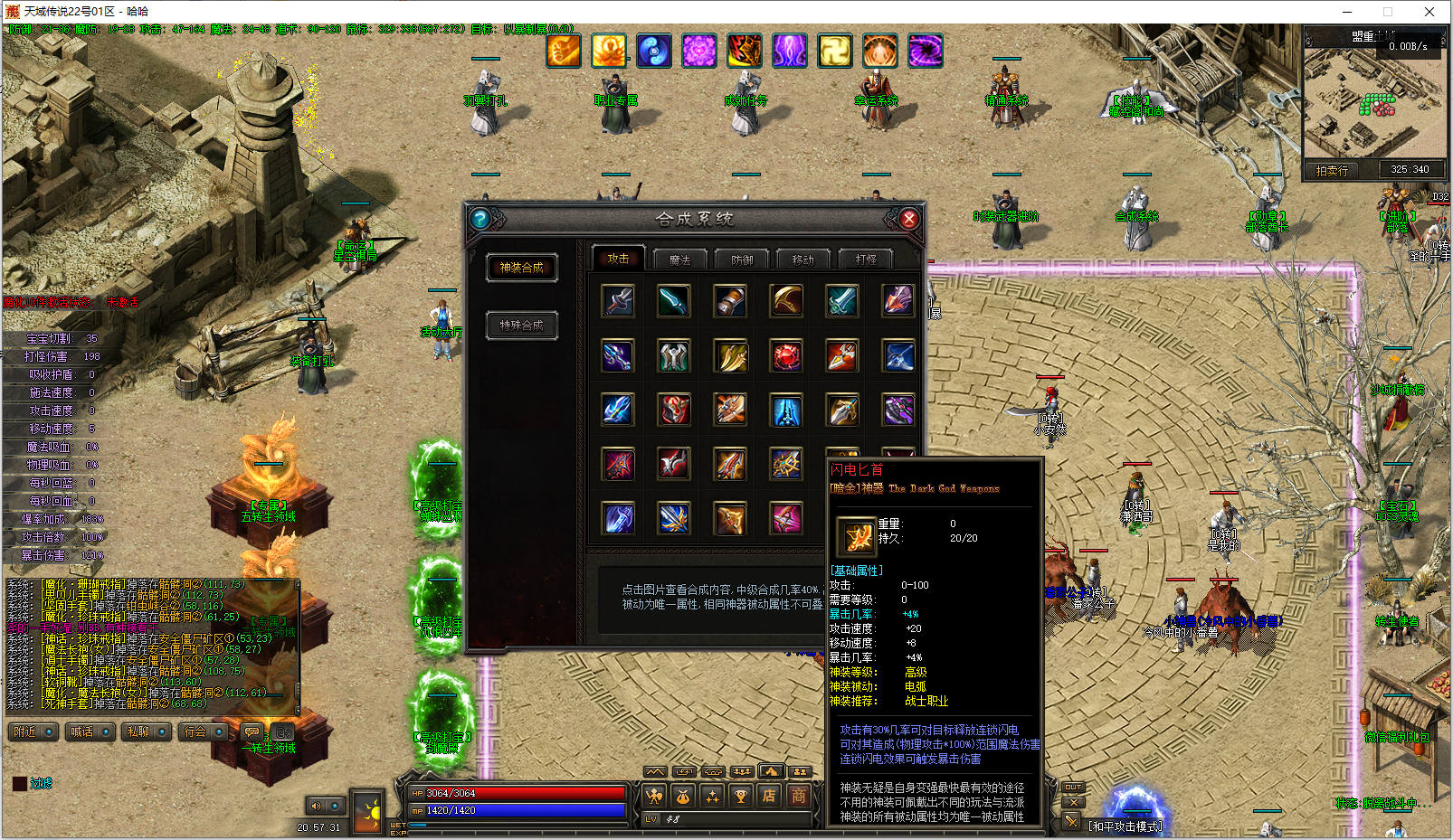Open the trophy icon in bottom bar
The image size is (1453, 840).
pos(741,796)
